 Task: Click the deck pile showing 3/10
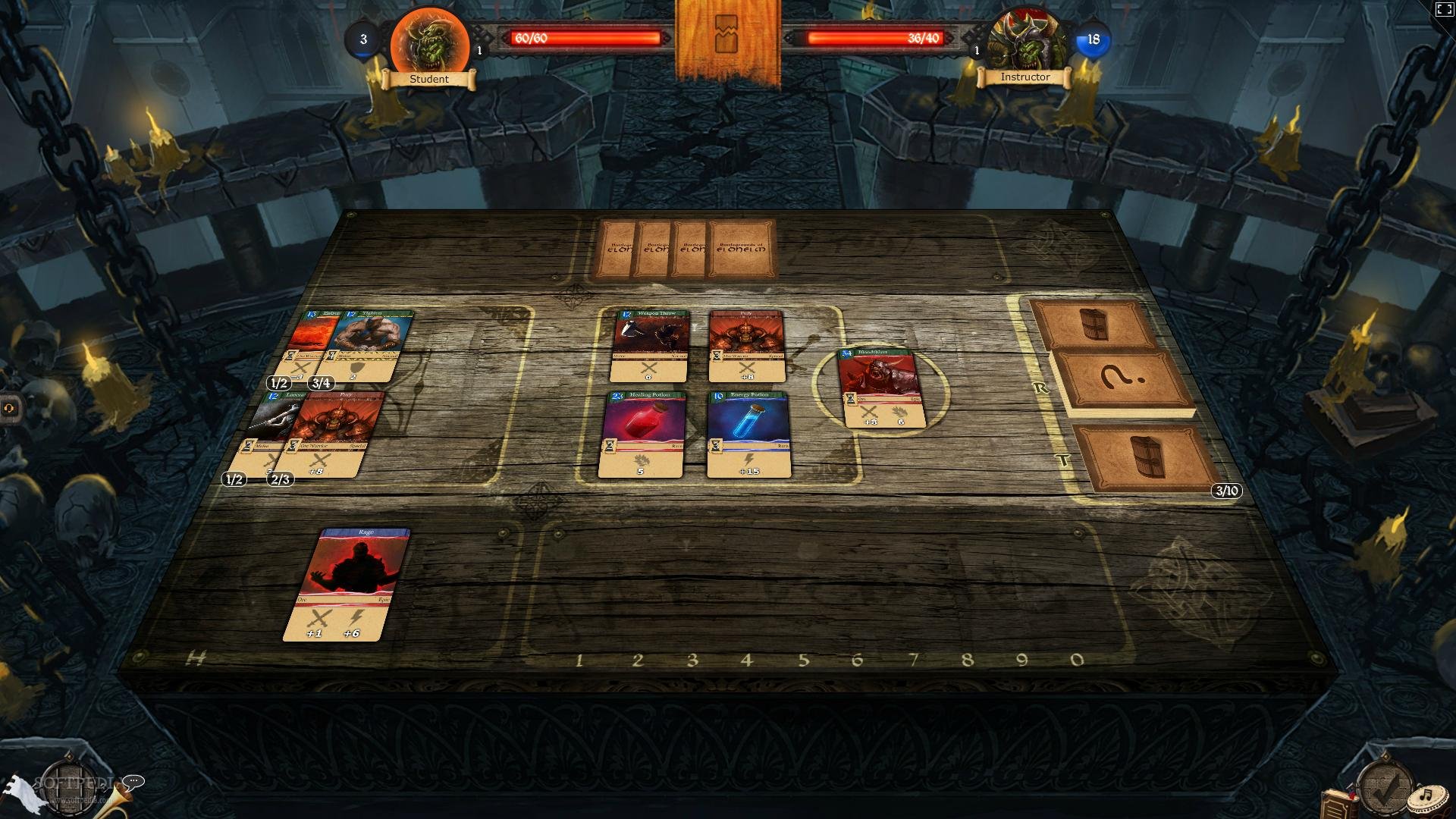pyautogui.click(x=1145, y=458)
